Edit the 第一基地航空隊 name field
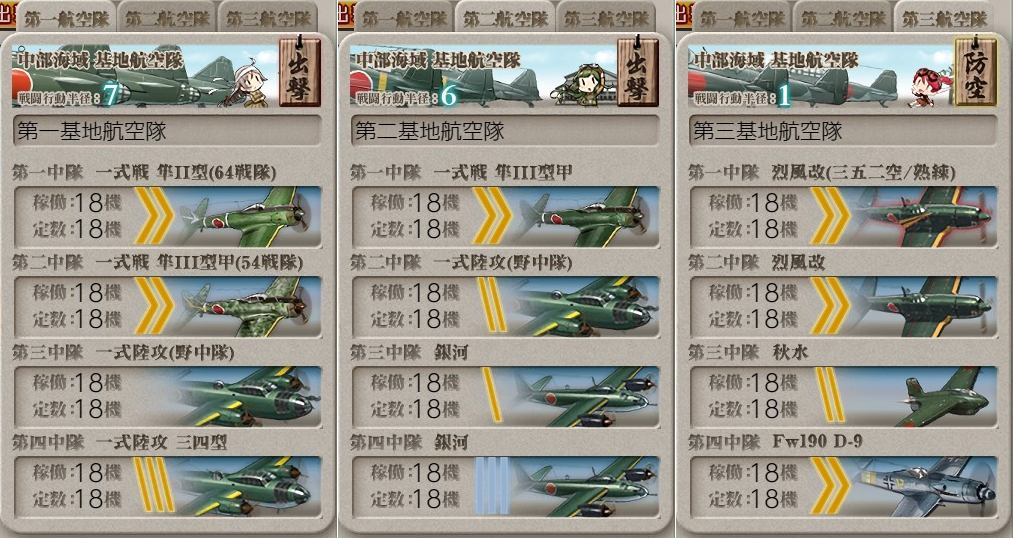The width and height of the screenshot is (1014, 538). click(x=166, y=131)
